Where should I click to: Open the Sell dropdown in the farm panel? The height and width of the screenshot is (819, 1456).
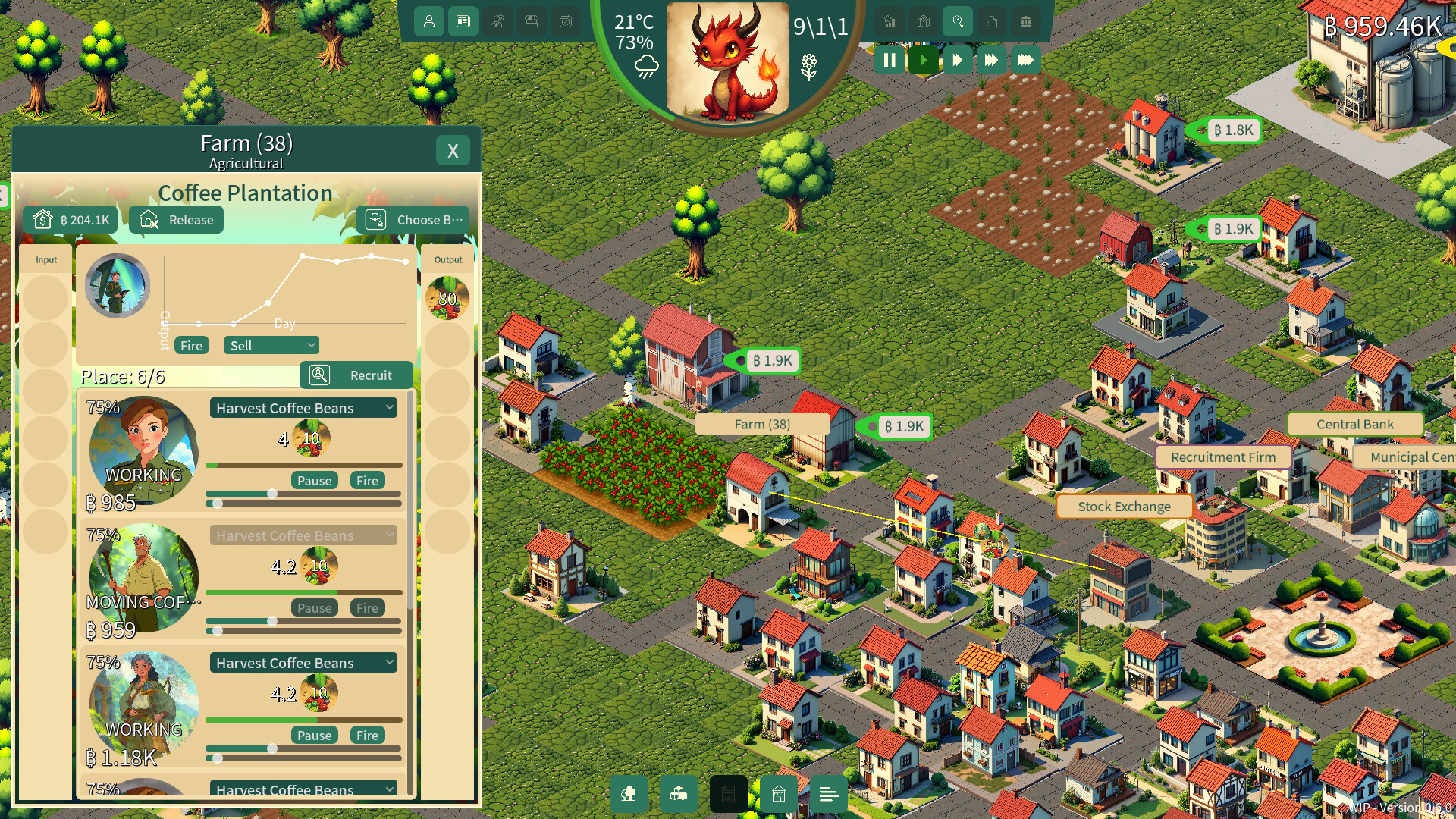coord(271,345)
